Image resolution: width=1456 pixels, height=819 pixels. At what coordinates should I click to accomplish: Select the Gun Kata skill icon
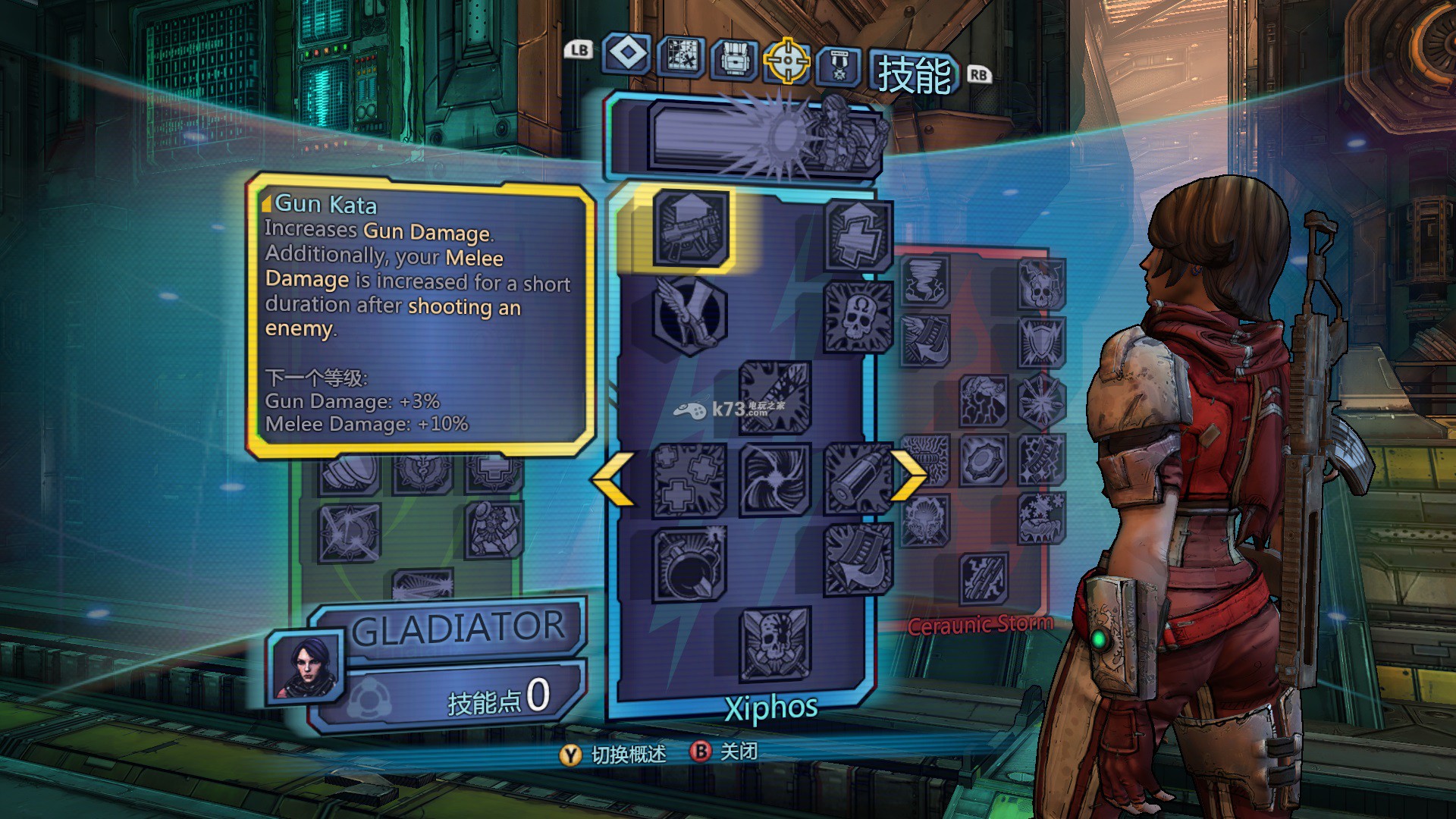(689, 228)
